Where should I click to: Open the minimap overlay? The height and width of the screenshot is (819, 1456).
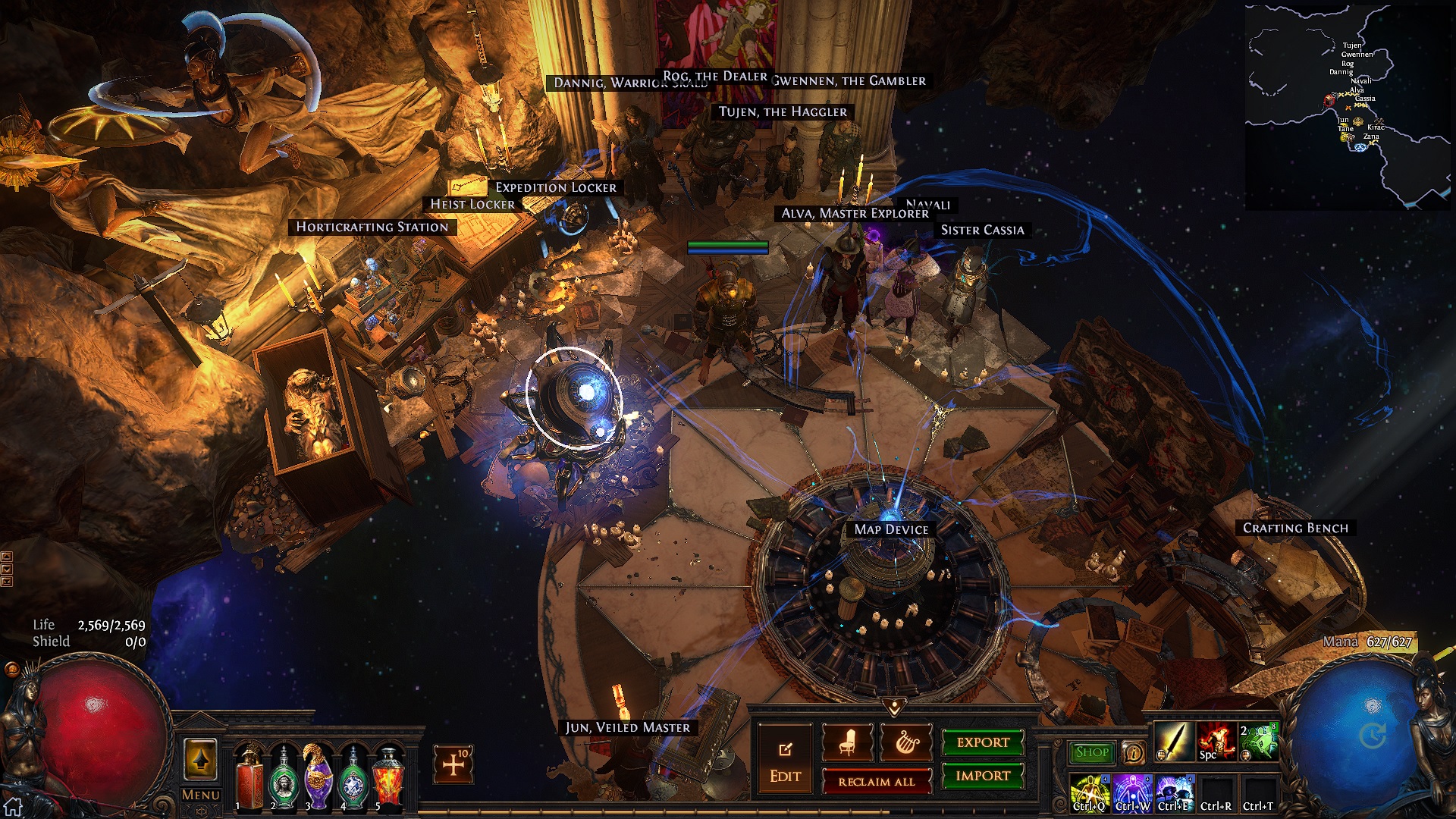(1348, 106)
